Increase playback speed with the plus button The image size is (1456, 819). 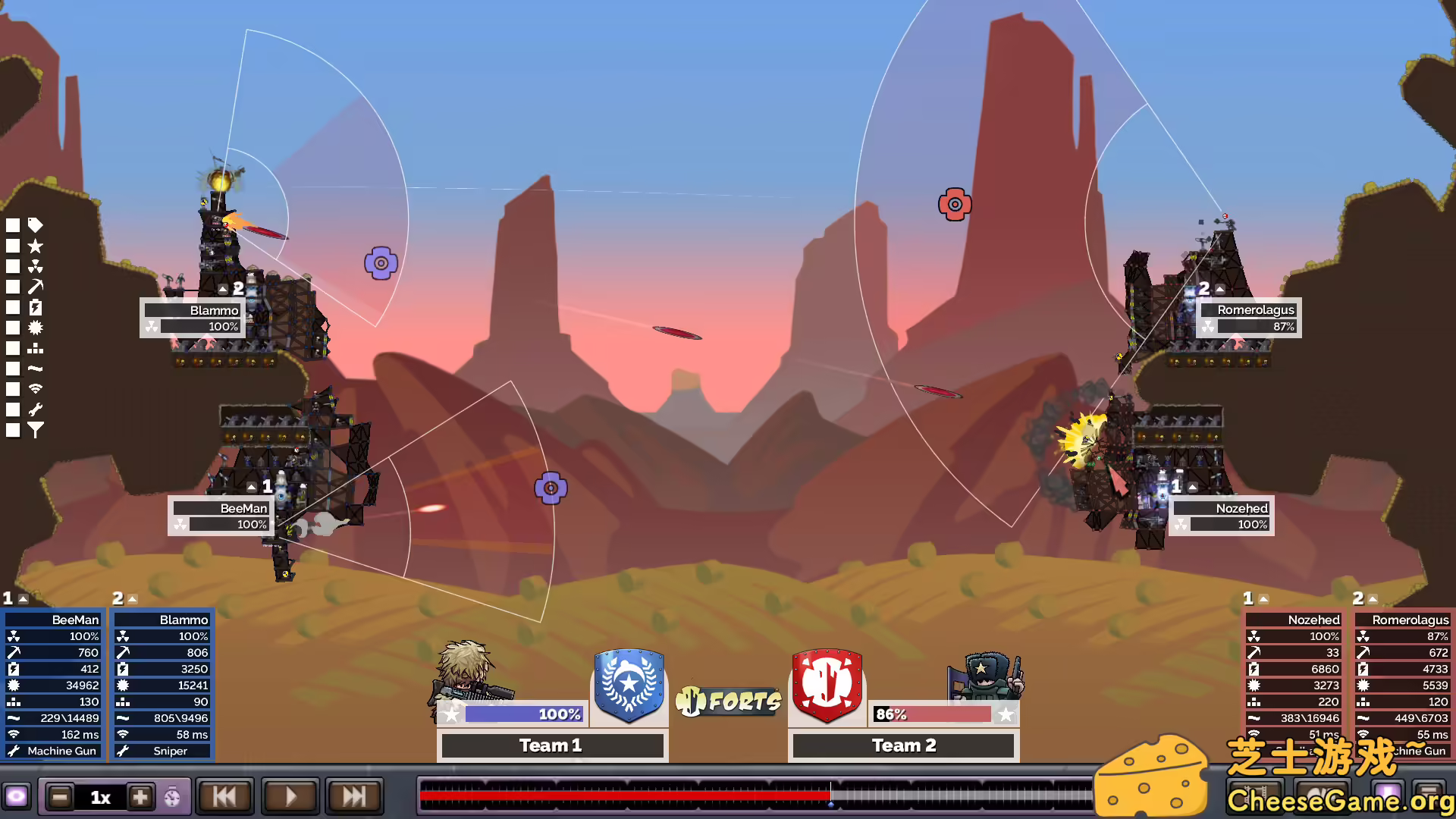tap(141, 797)
